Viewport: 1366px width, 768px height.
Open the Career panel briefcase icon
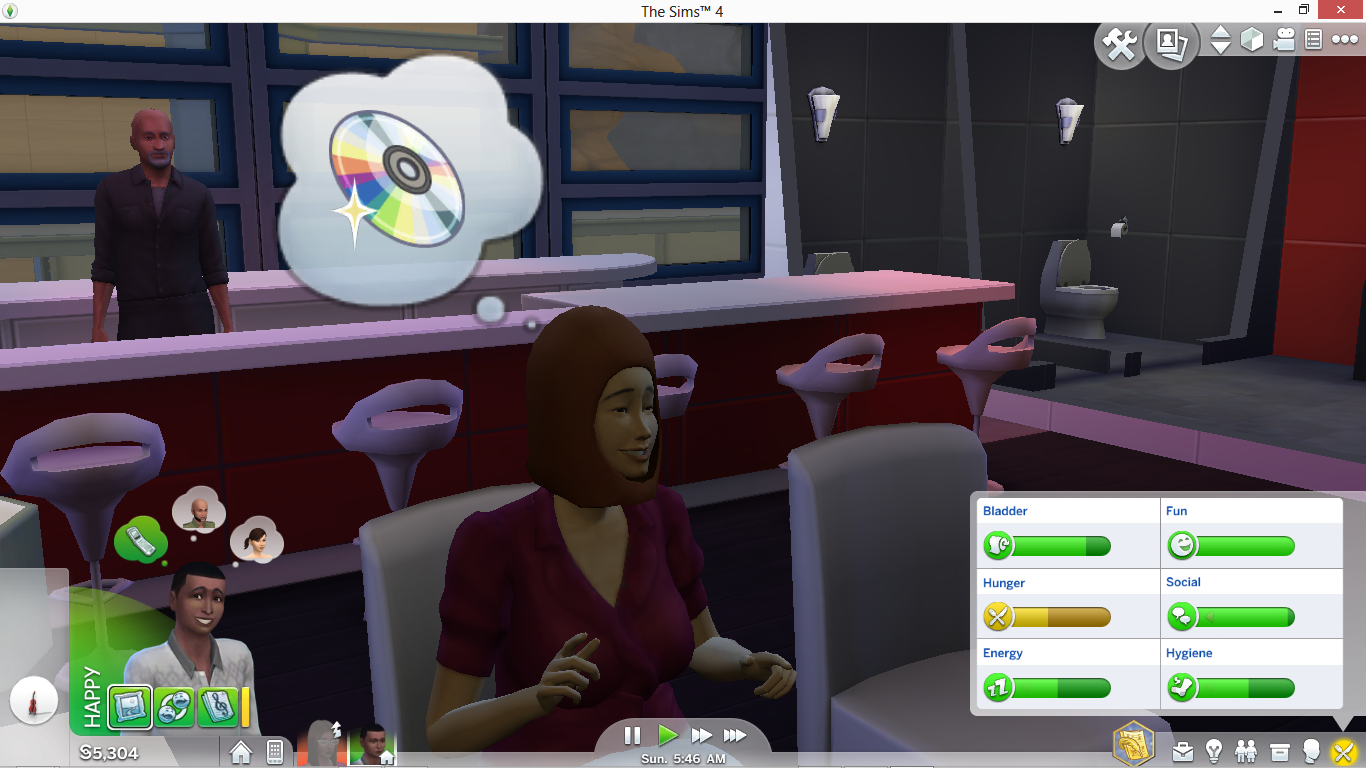pos(1183,751)
